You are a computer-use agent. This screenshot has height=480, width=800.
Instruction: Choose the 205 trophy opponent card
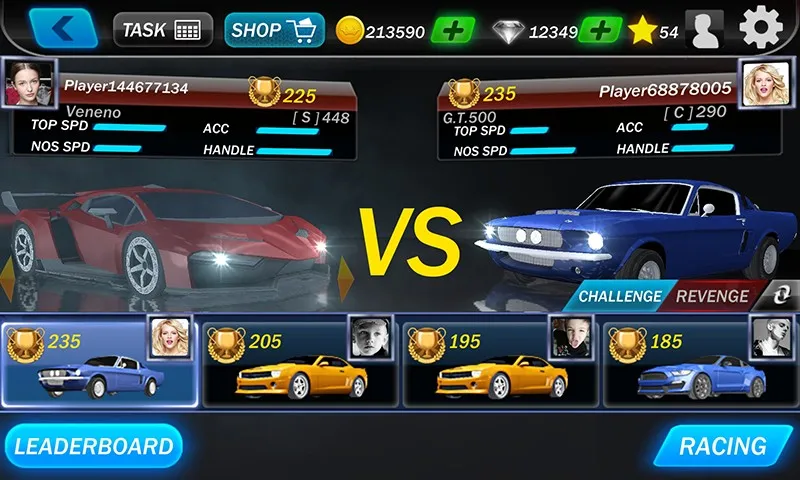pos(300,363)
